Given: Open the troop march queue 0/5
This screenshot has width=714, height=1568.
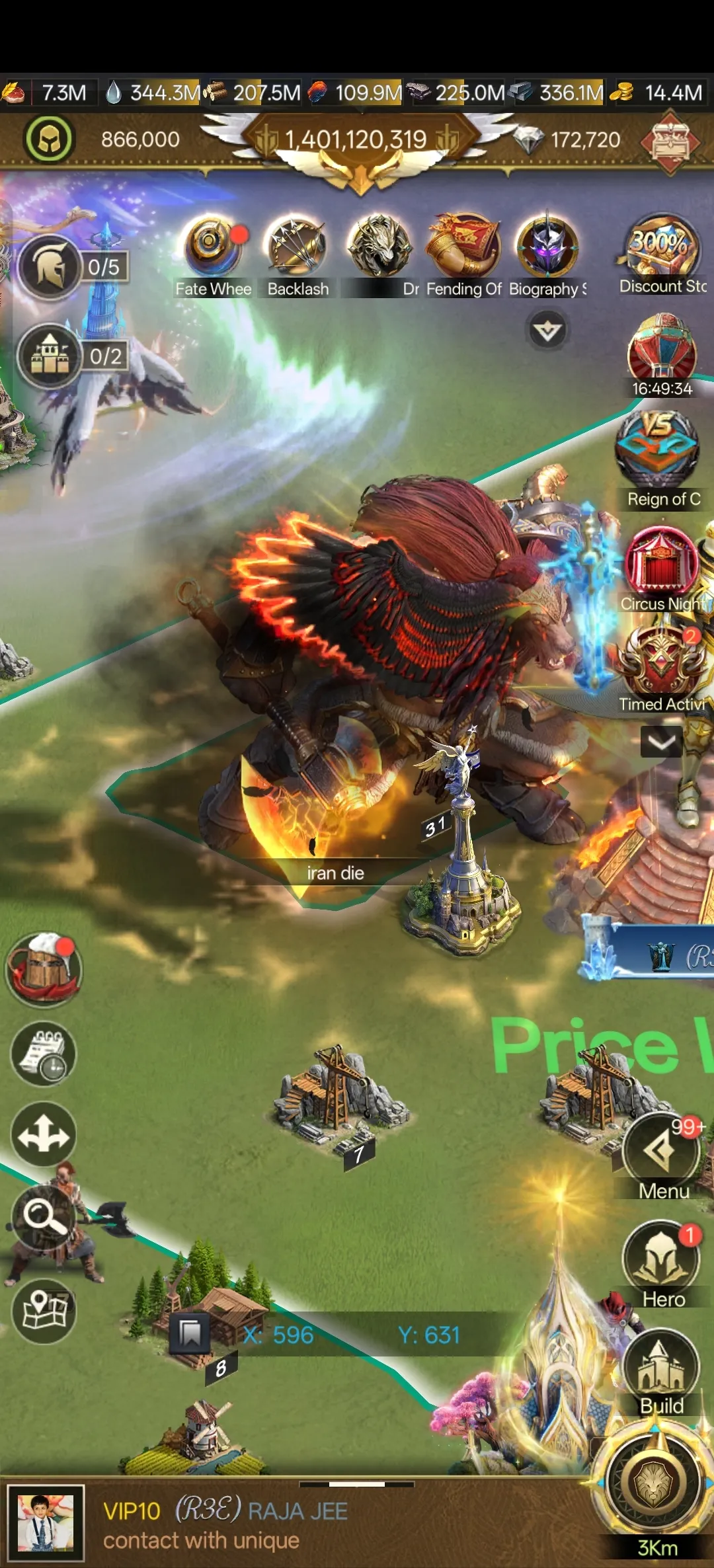Looking at the screenshot, I should pyautogui.click(x=50, y=267).
